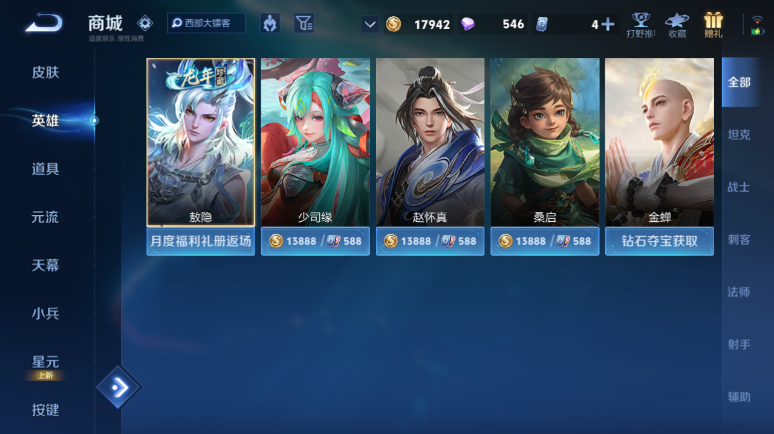Select the 敖隐 hero card

click(x=200, y=142)
